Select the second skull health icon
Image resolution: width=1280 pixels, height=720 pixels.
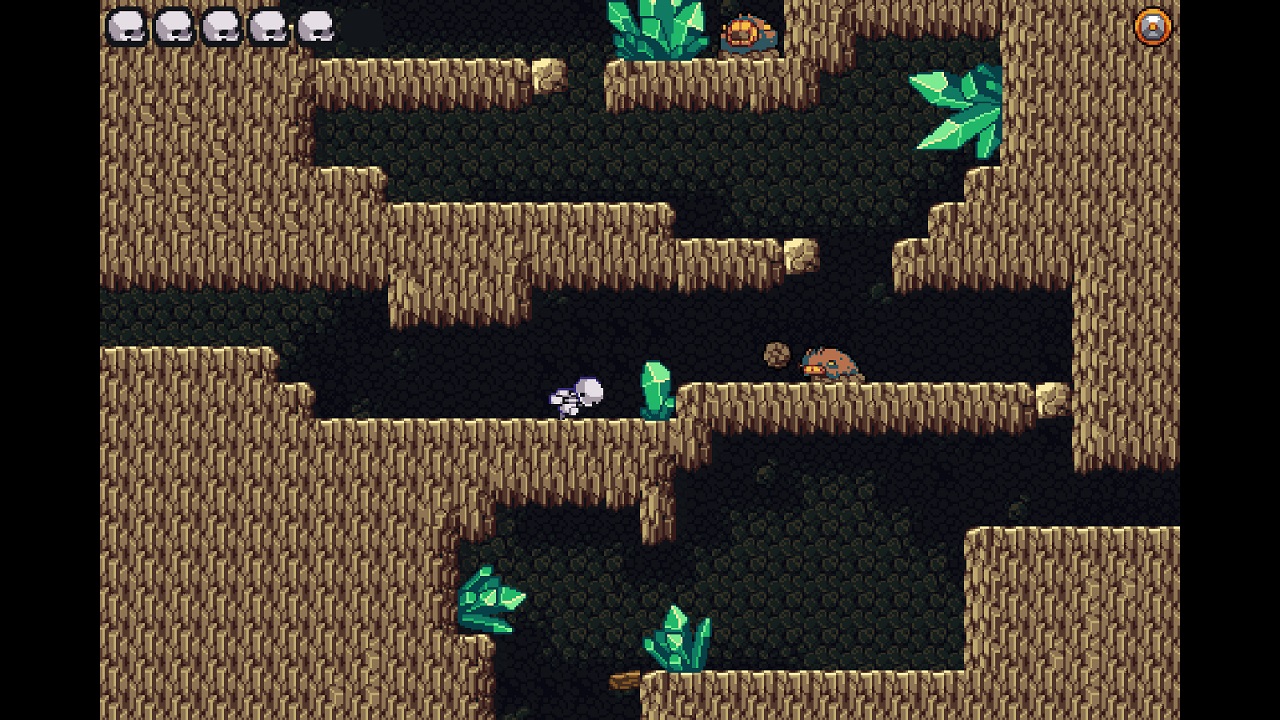pyautogui.click(x=172, y=25)
